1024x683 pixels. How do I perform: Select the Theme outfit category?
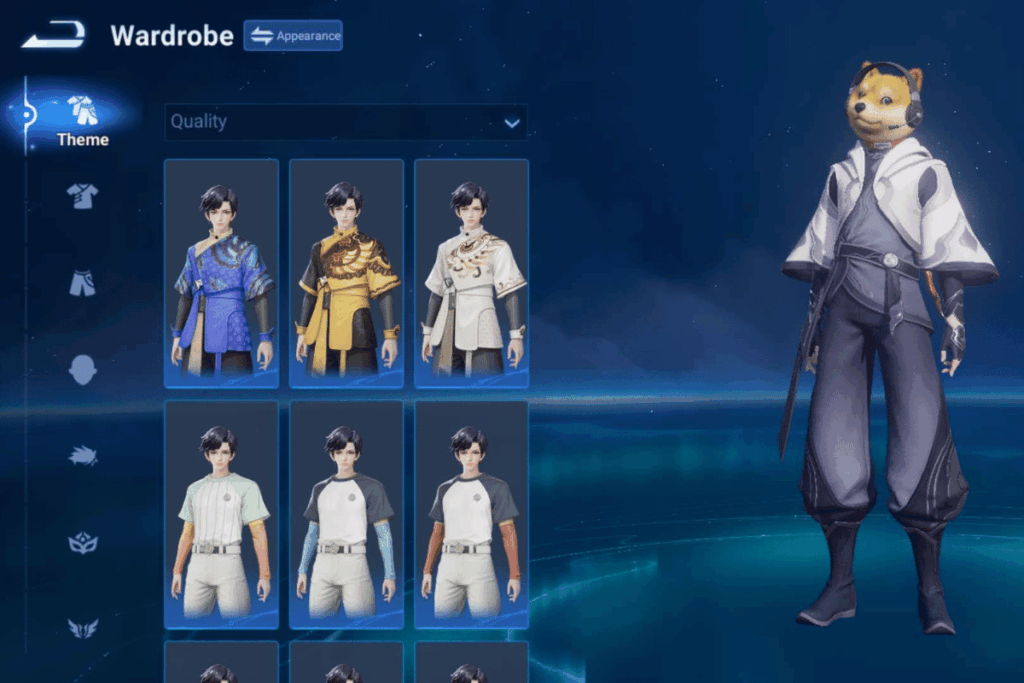point(82,120)
